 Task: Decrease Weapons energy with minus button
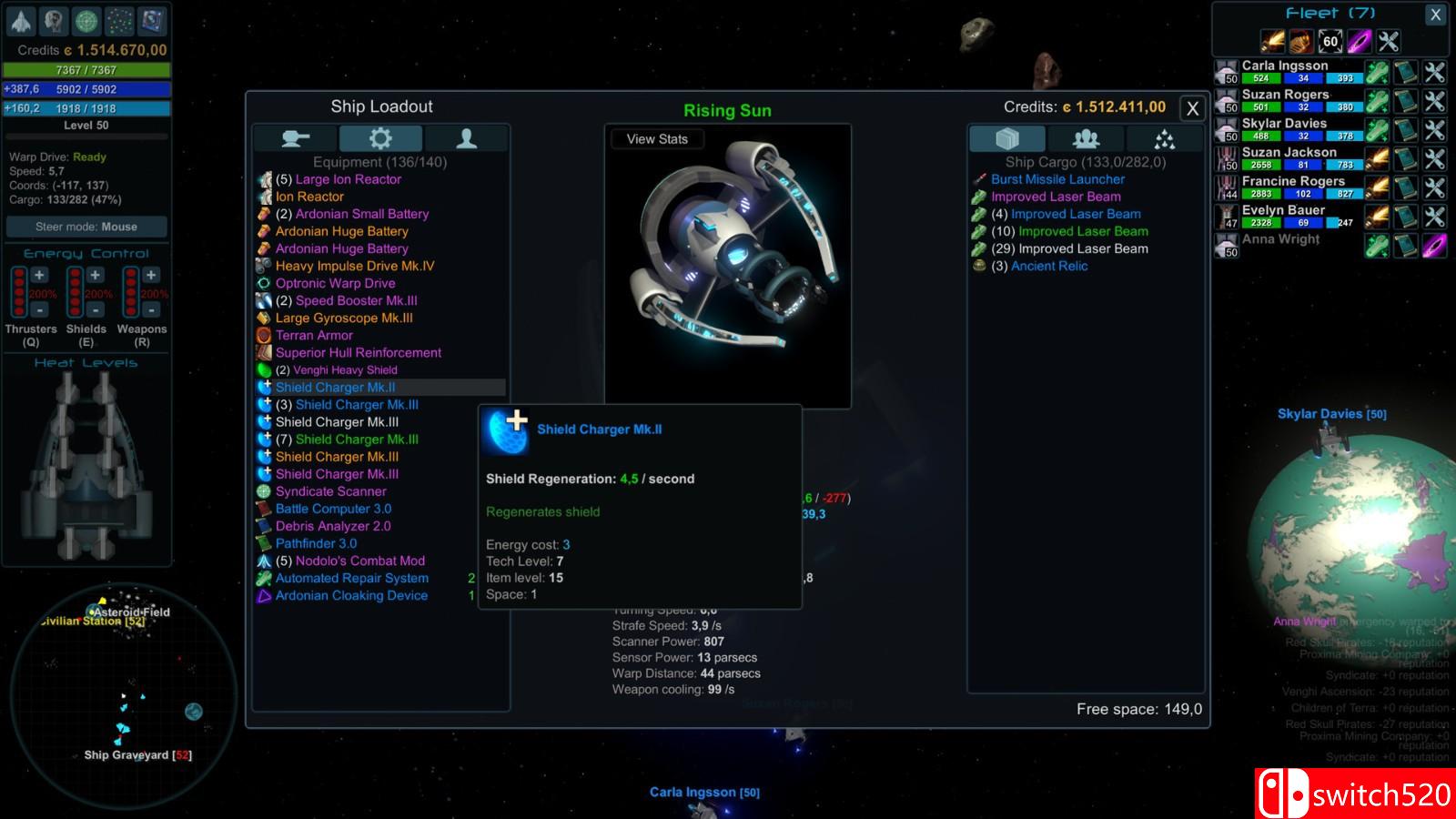click(x=151, y=309)
